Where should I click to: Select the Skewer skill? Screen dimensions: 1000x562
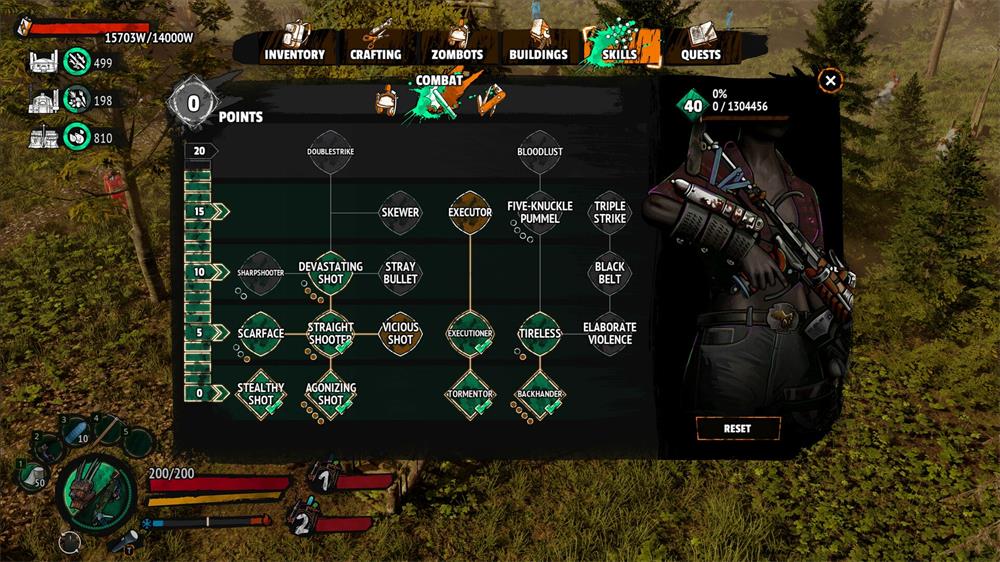[x=400, y=213]
